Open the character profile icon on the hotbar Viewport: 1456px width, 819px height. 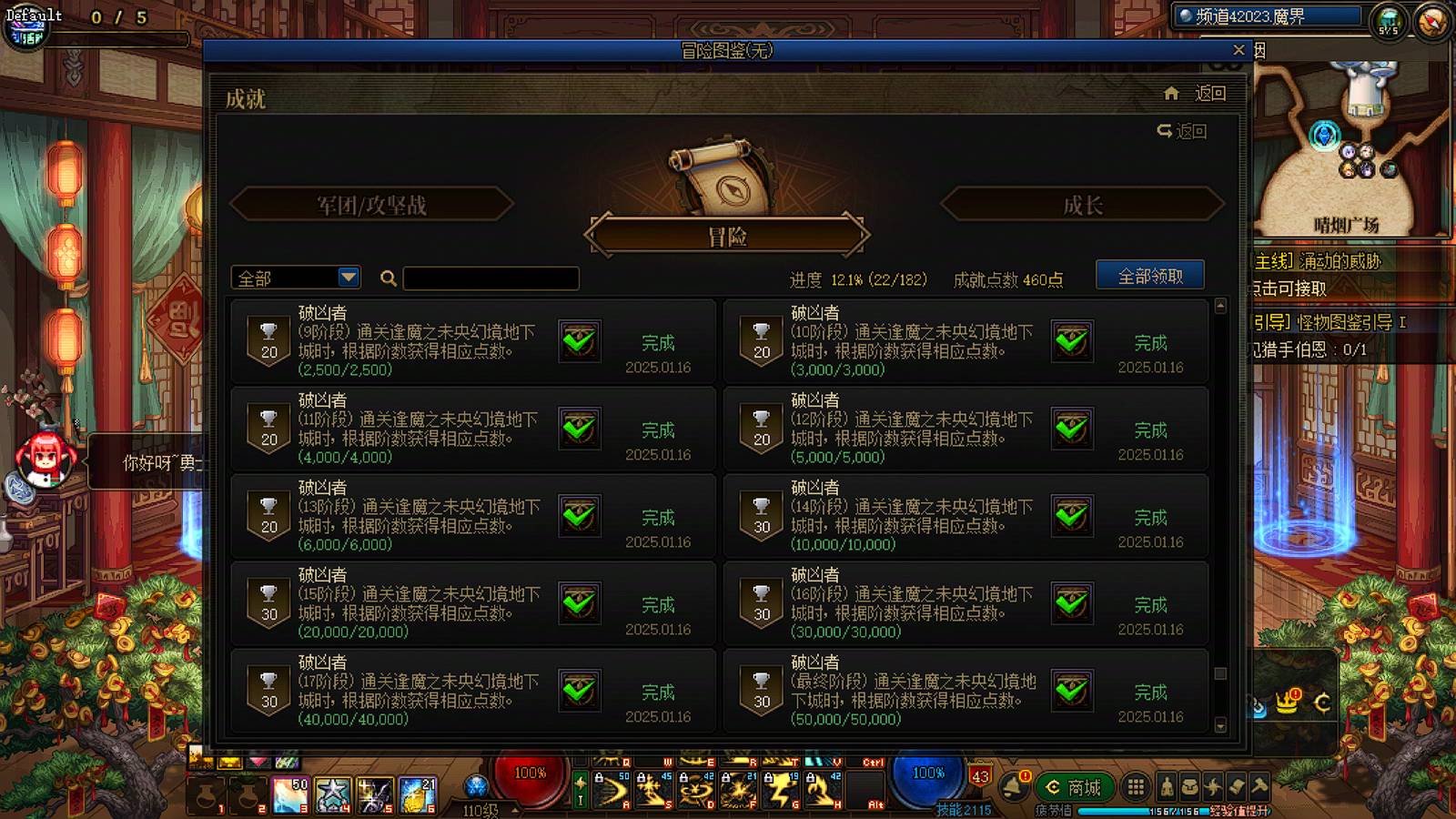click(1166, 787)
